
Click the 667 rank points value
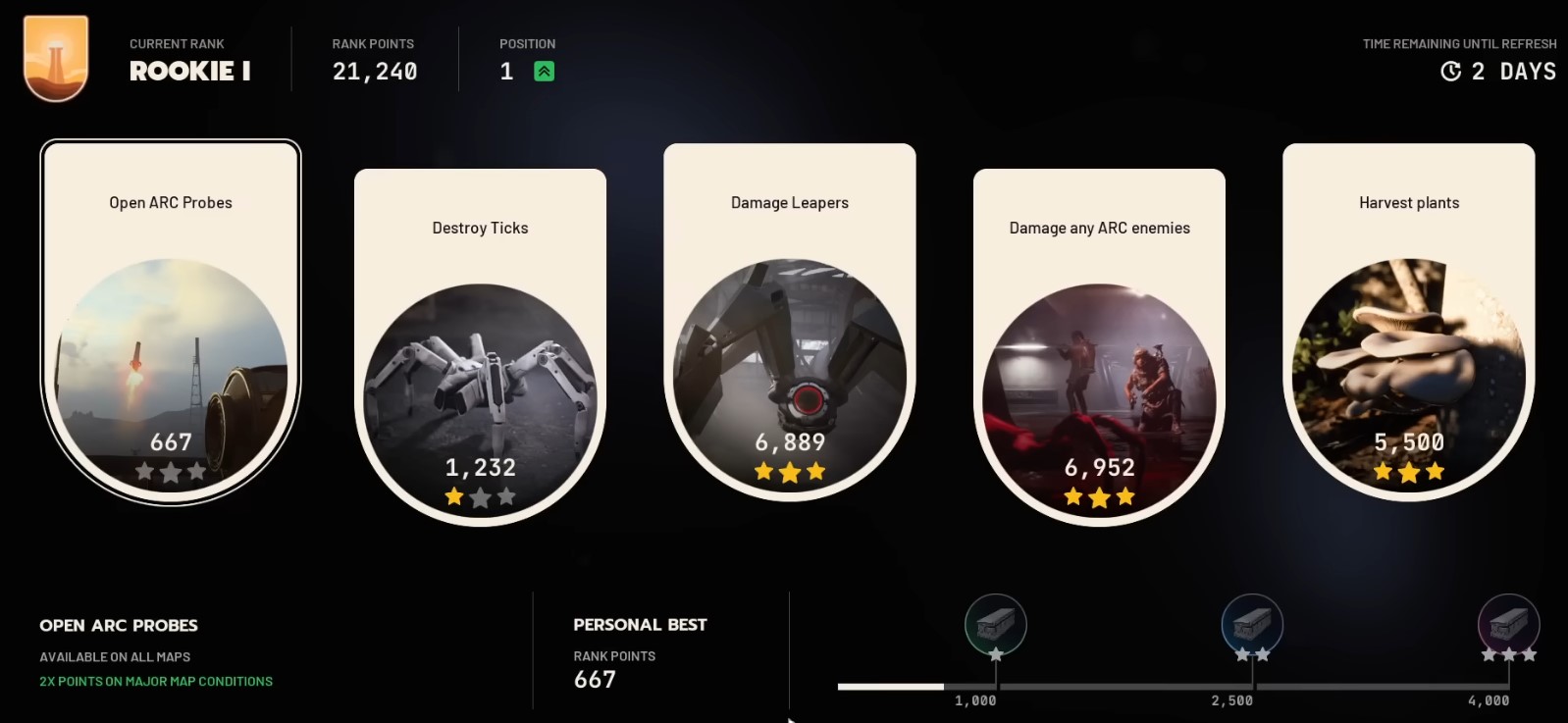[593, 678]
